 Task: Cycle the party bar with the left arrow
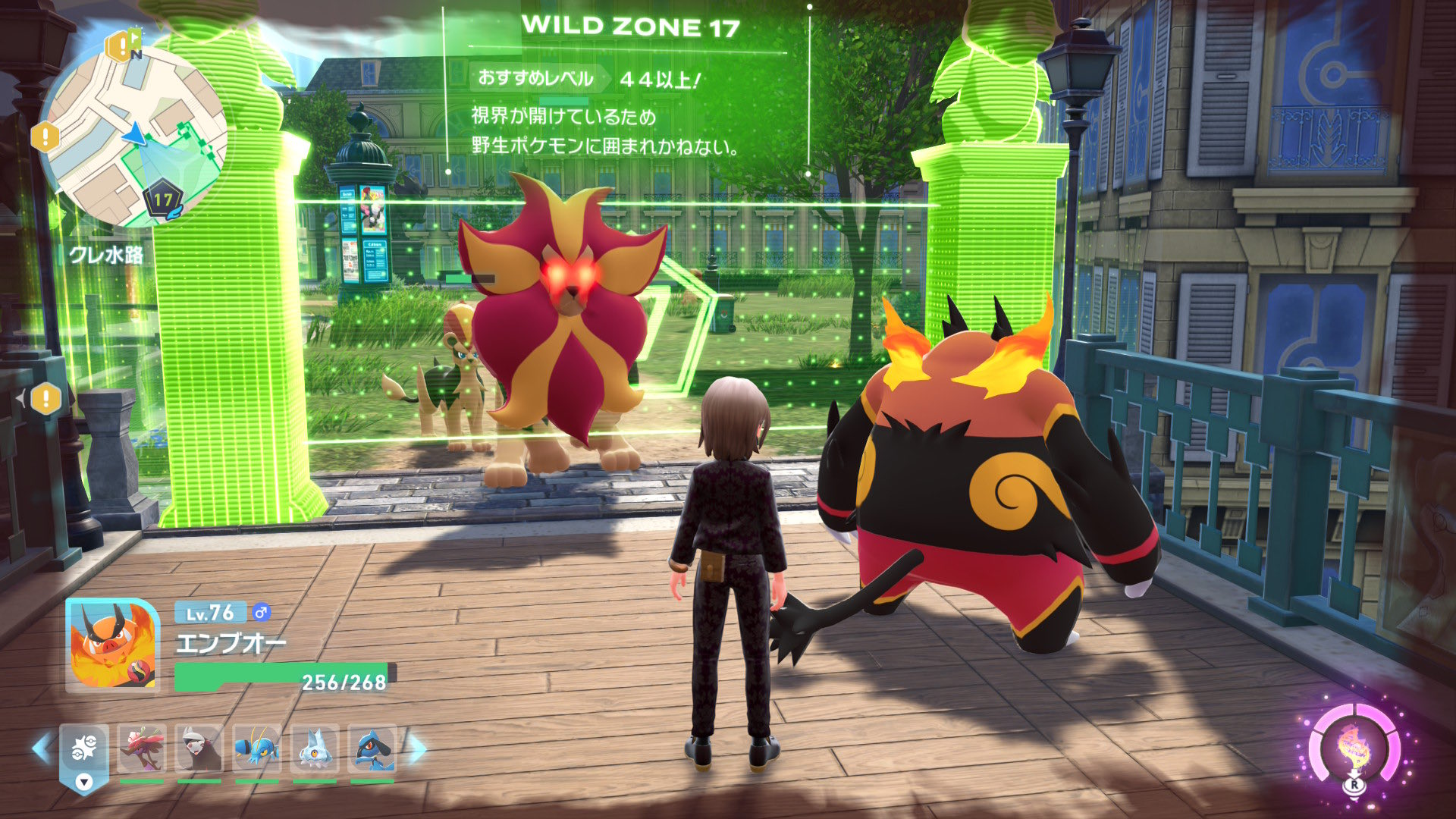point(41,748)
